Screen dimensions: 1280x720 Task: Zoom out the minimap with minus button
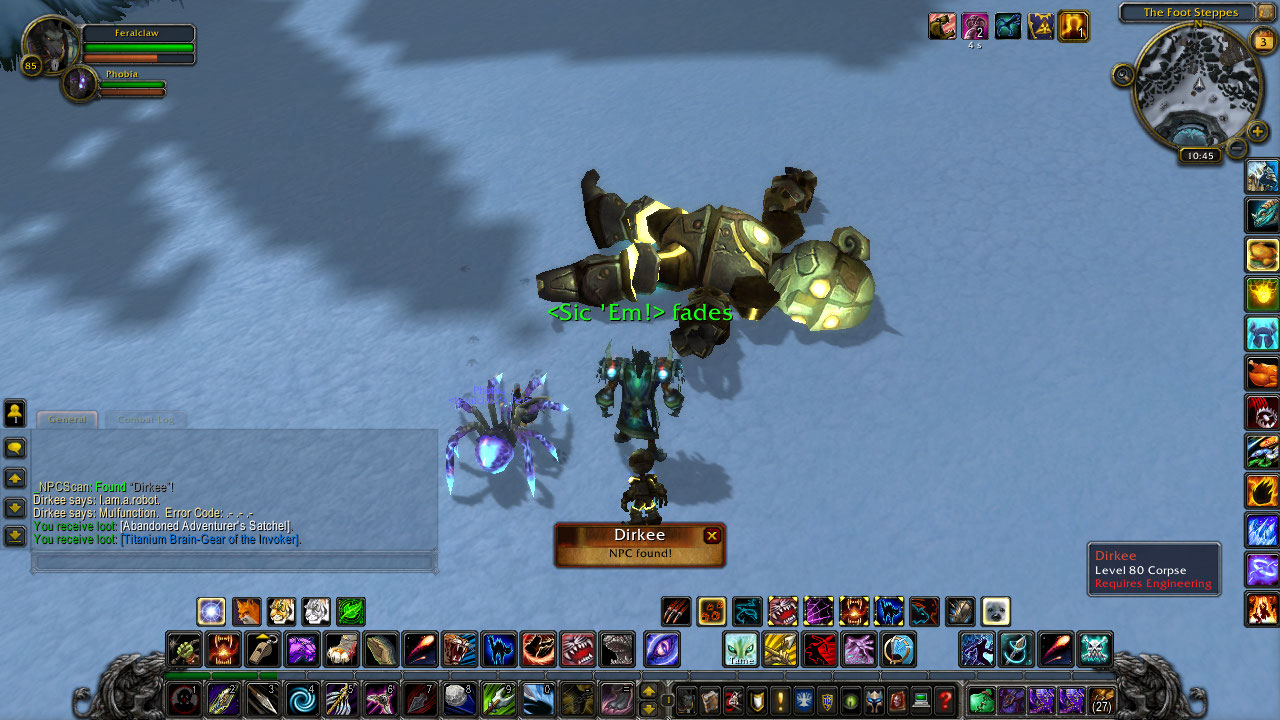(x=1237, y=150)
